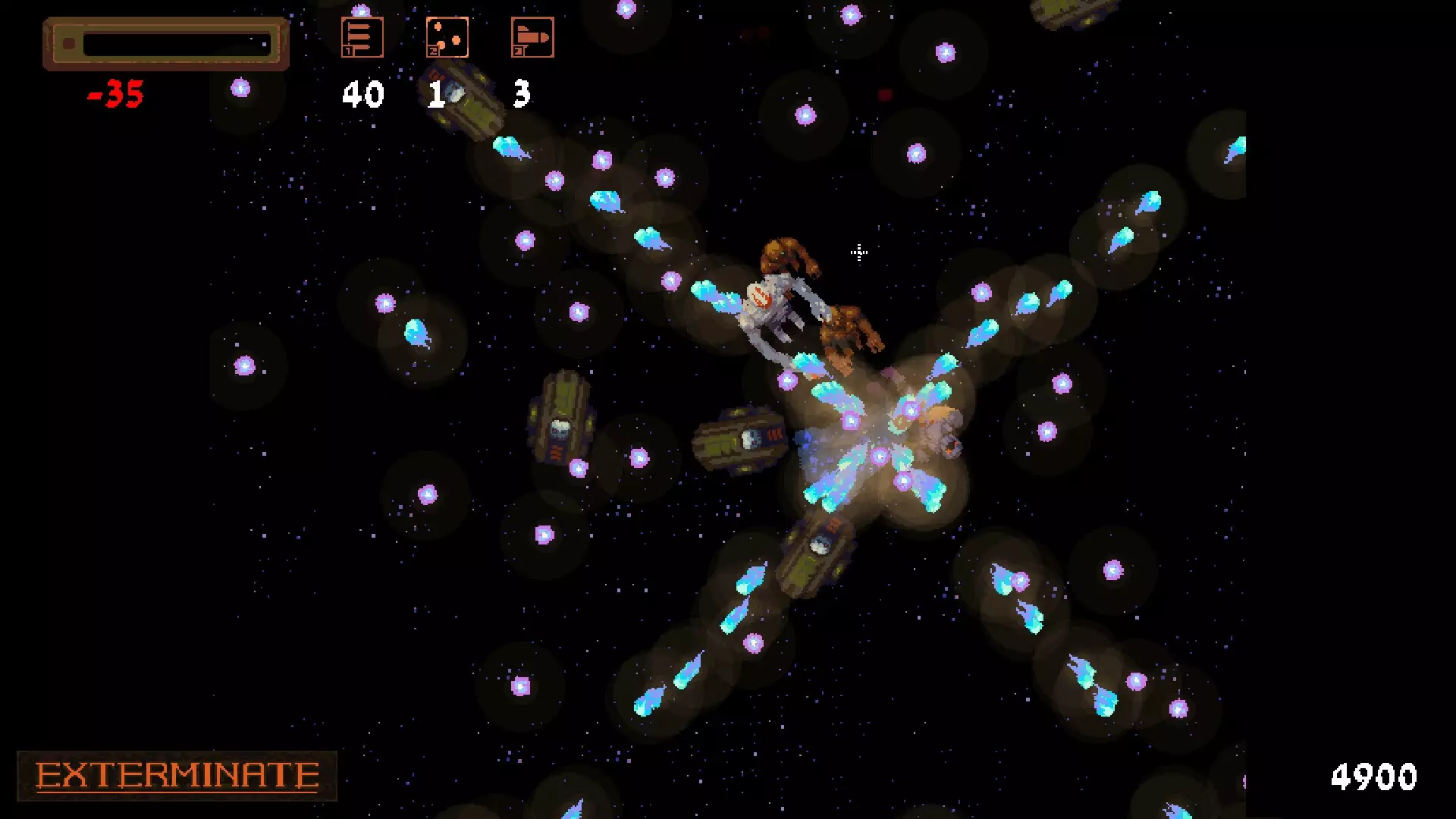Choose the scatter-shot weapon in slot 2
The height and width of the screenshot is (819, 1456).
(447, 37)
